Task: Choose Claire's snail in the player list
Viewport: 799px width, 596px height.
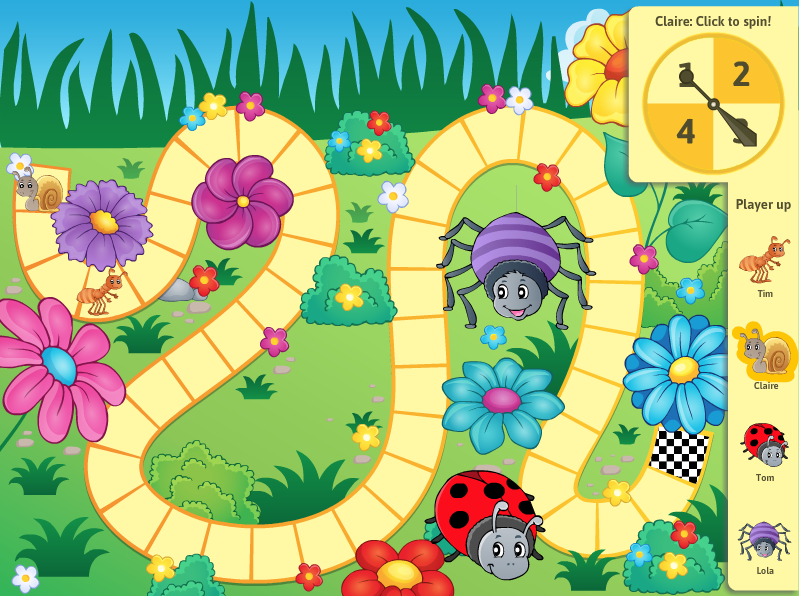Action: coord(765,352)
